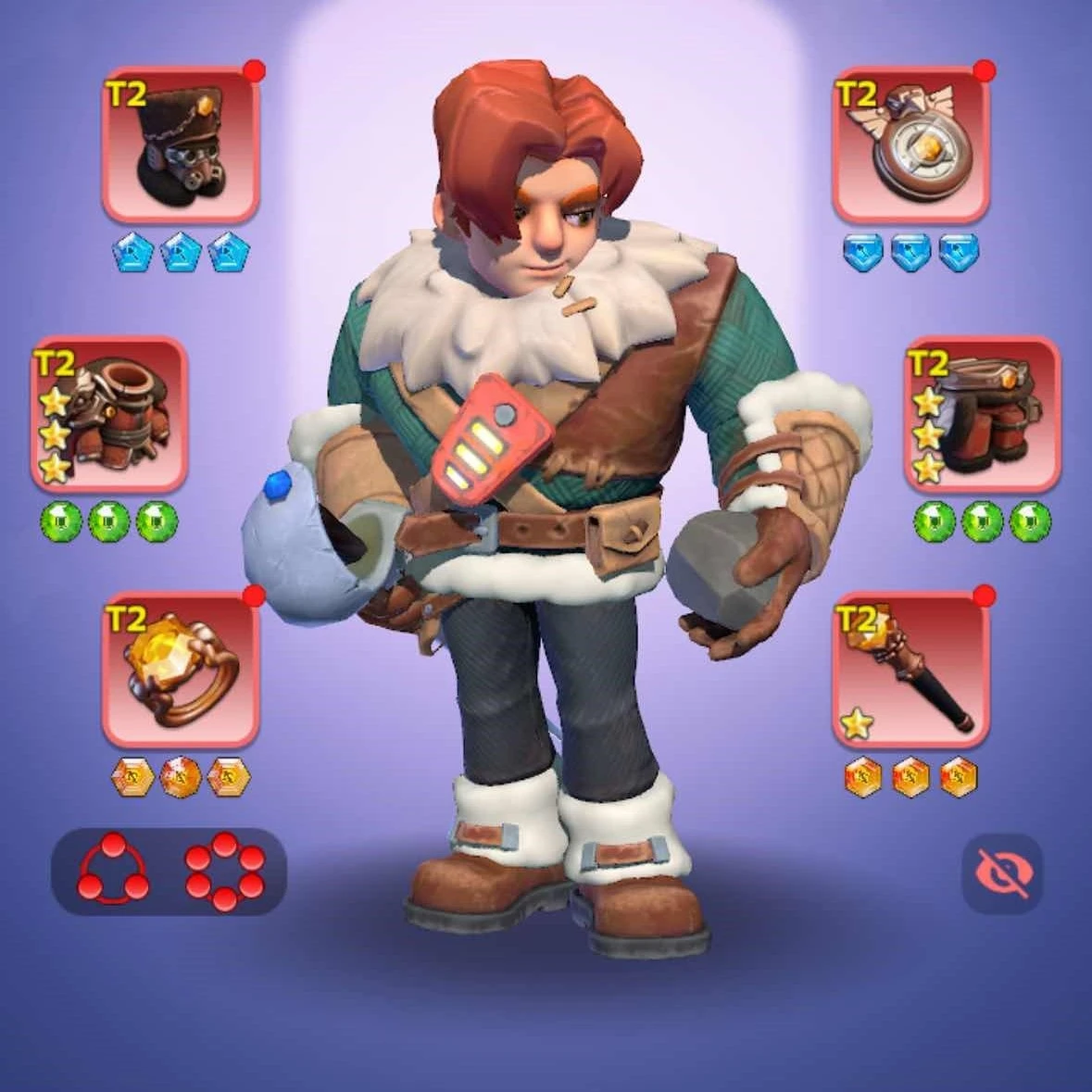
Task: Click the six-node red circle icon
Action: point(224,871)
